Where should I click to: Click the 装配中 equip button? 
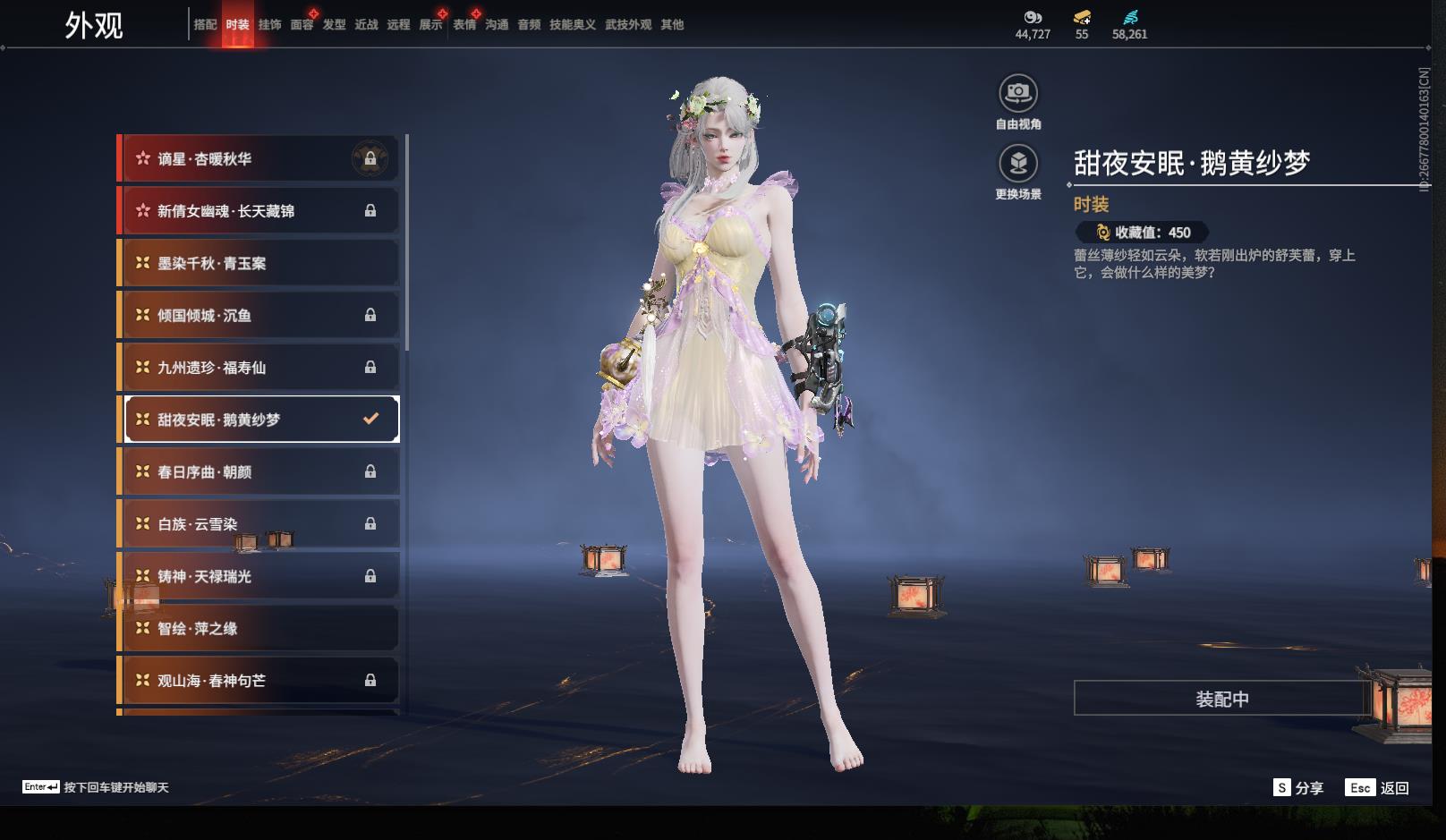pos(1221,699)
